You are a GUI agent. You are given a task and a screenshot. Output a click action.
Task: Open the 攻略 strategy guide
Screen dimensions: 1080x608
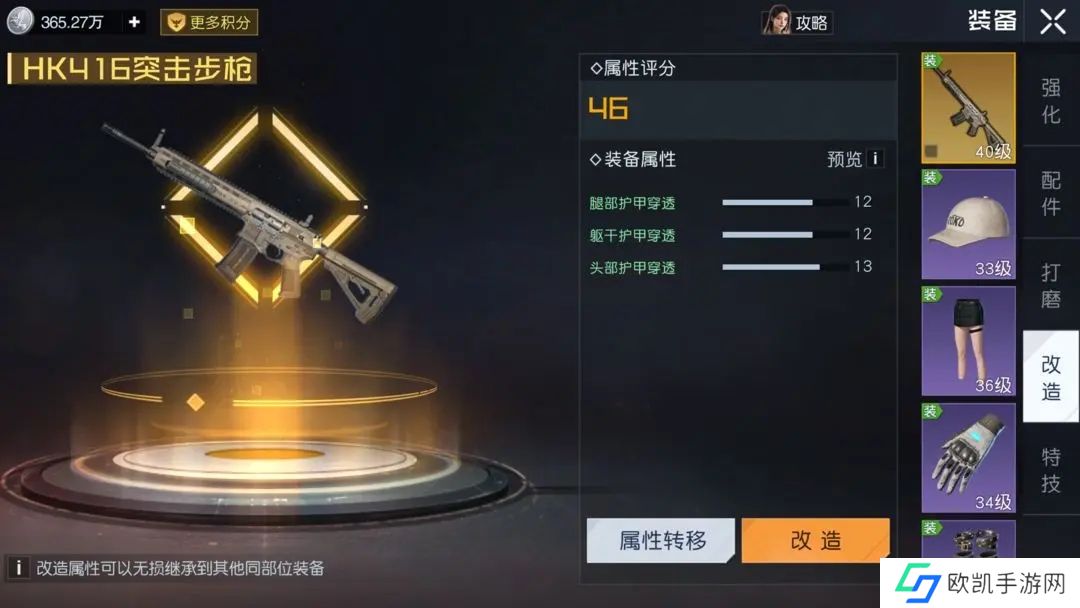click(x=798, y=22)
